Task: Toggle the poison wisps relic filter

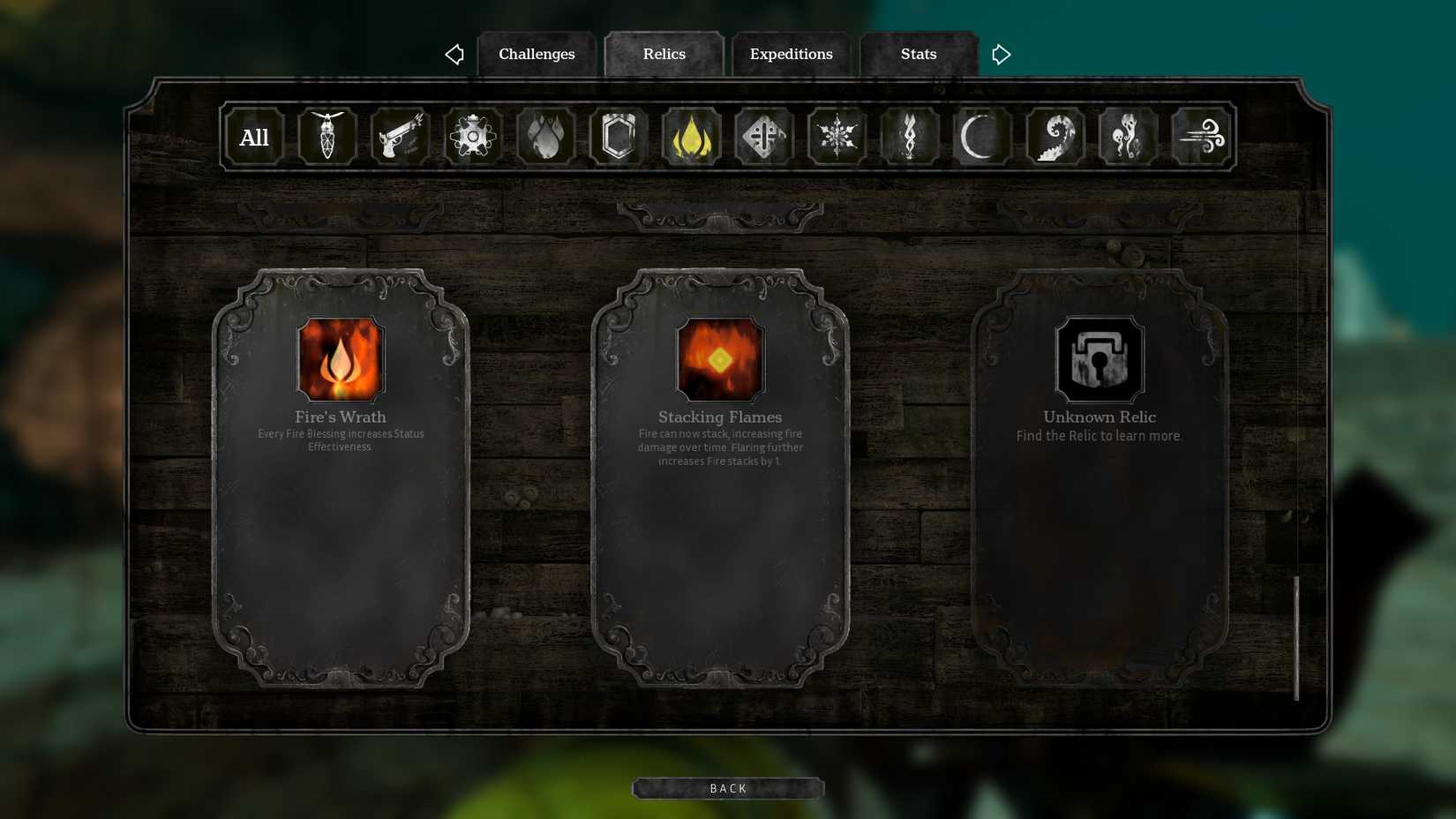Action: click(1127, 136)
